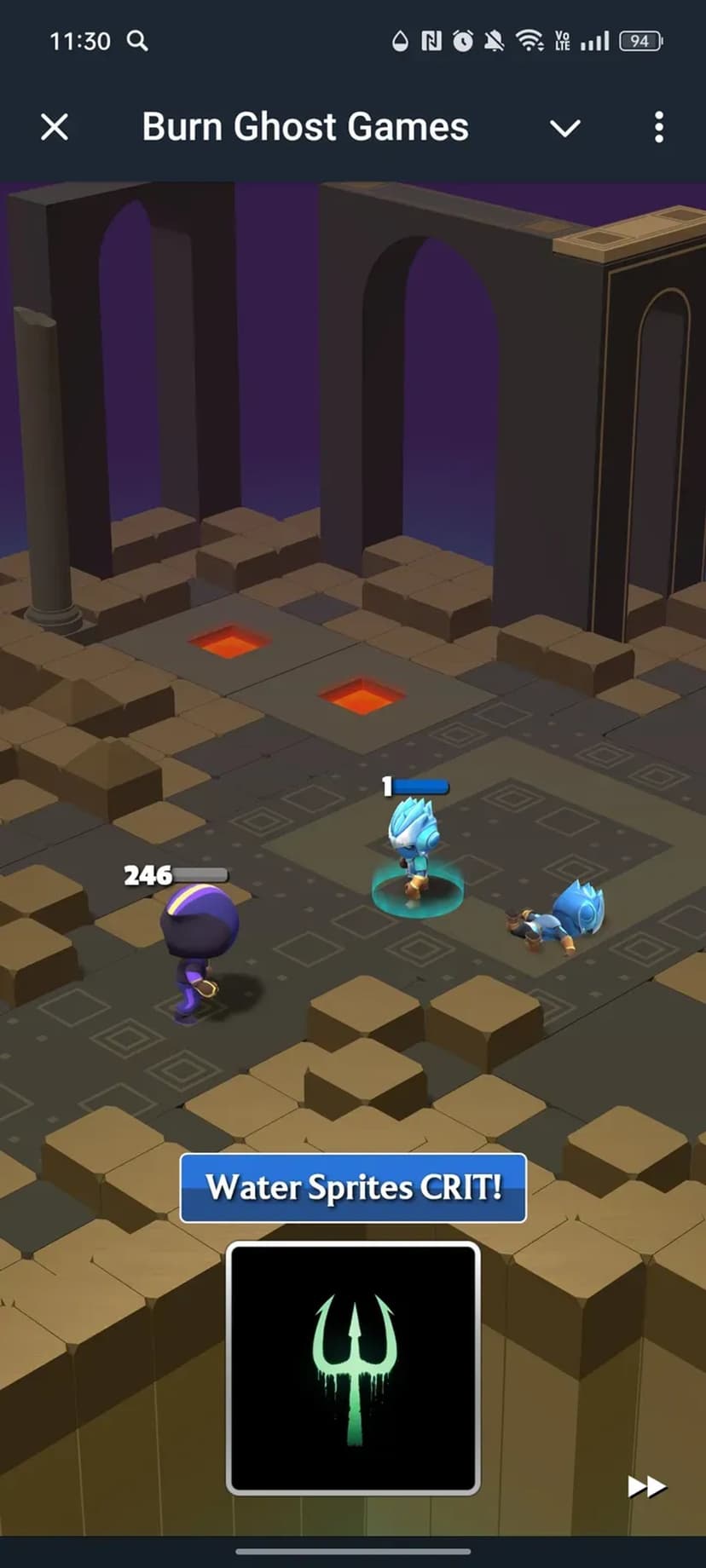Select the green trident ability card
706x1568 pixels.
point(353,1367)
